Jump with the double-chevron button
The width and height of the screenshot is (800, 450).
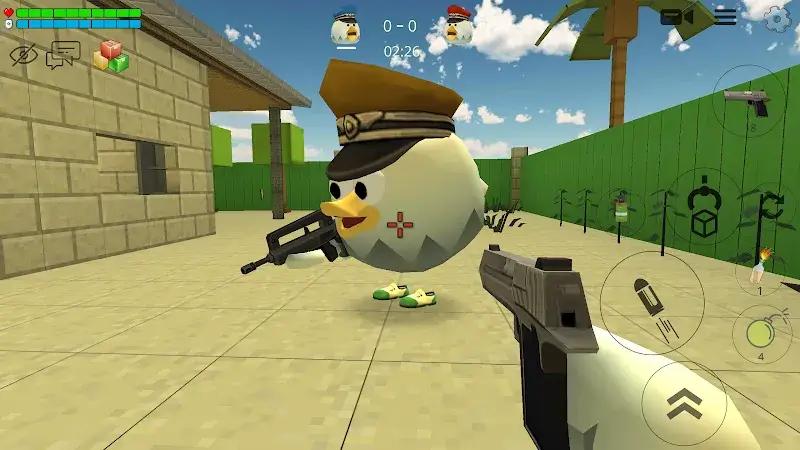pos(684,402)
